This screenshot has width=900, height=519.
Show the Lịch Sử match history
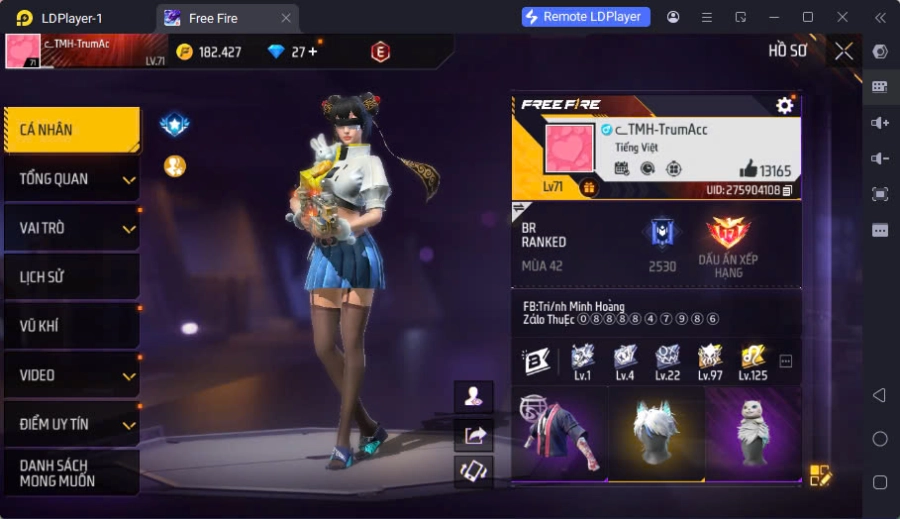coord(71,277)
